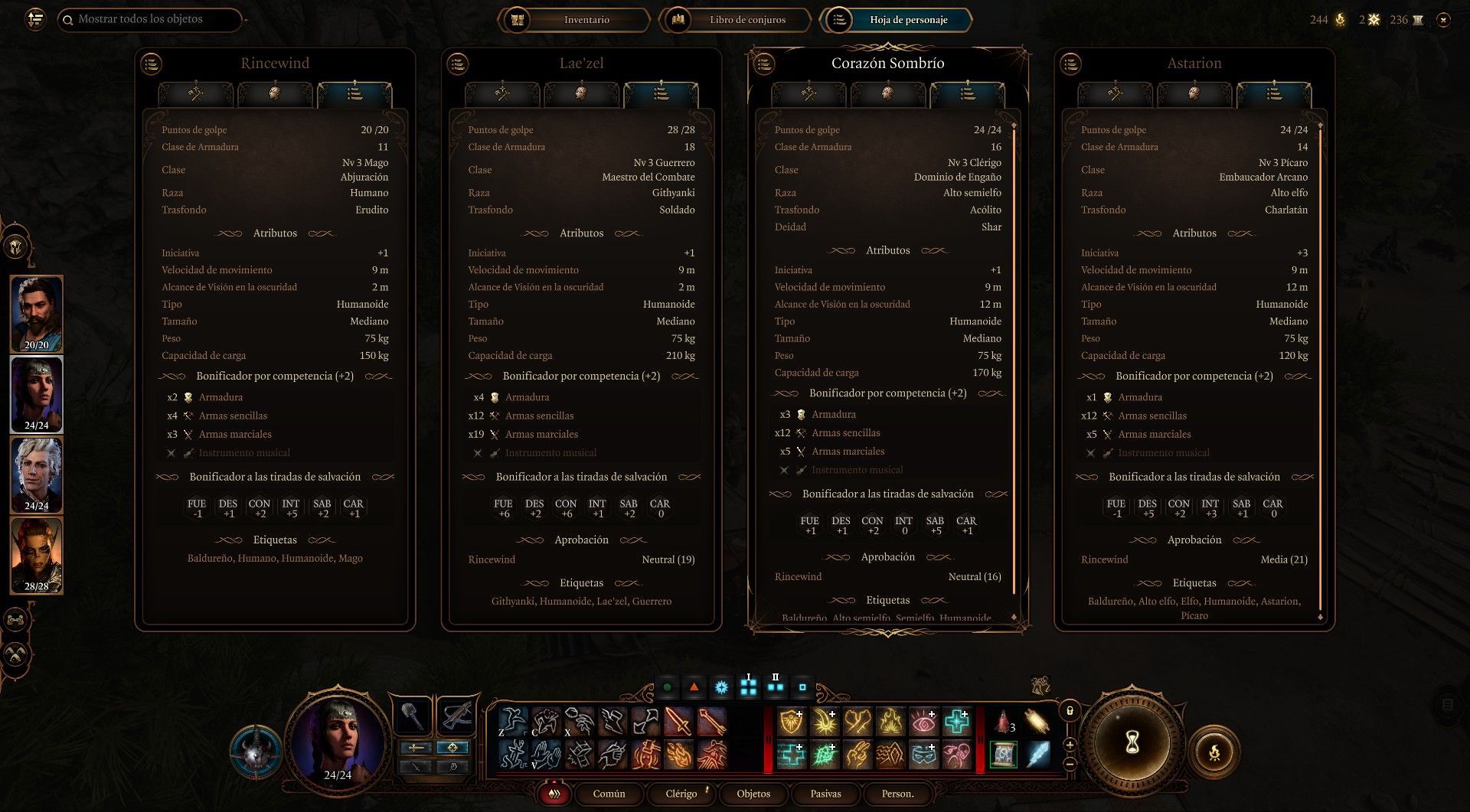Screen dimensions: 1470x812
Task: Open Astarion's equipment tab
Action: tap(1115, 94)
